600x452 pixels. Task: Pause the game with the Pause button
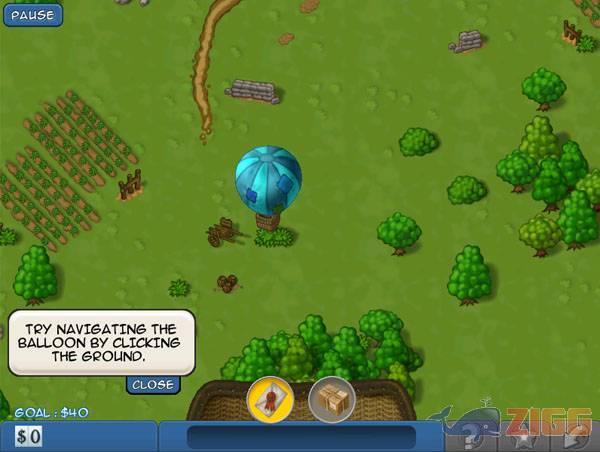click(32, 15)
